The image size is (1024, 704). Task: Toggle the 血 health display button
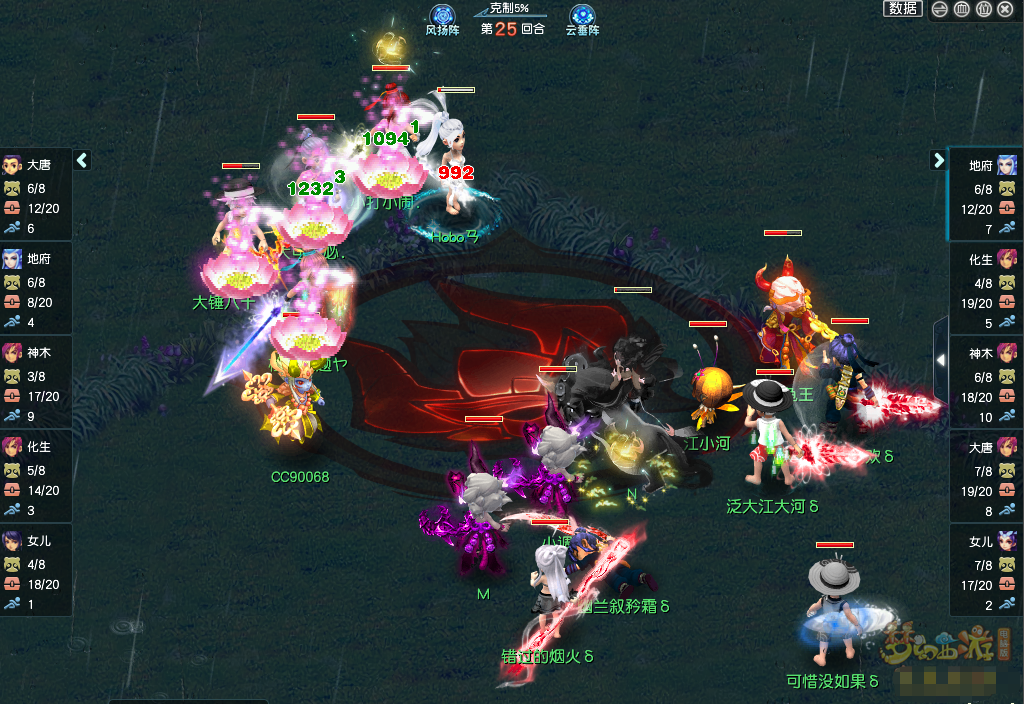click(962, 9)
